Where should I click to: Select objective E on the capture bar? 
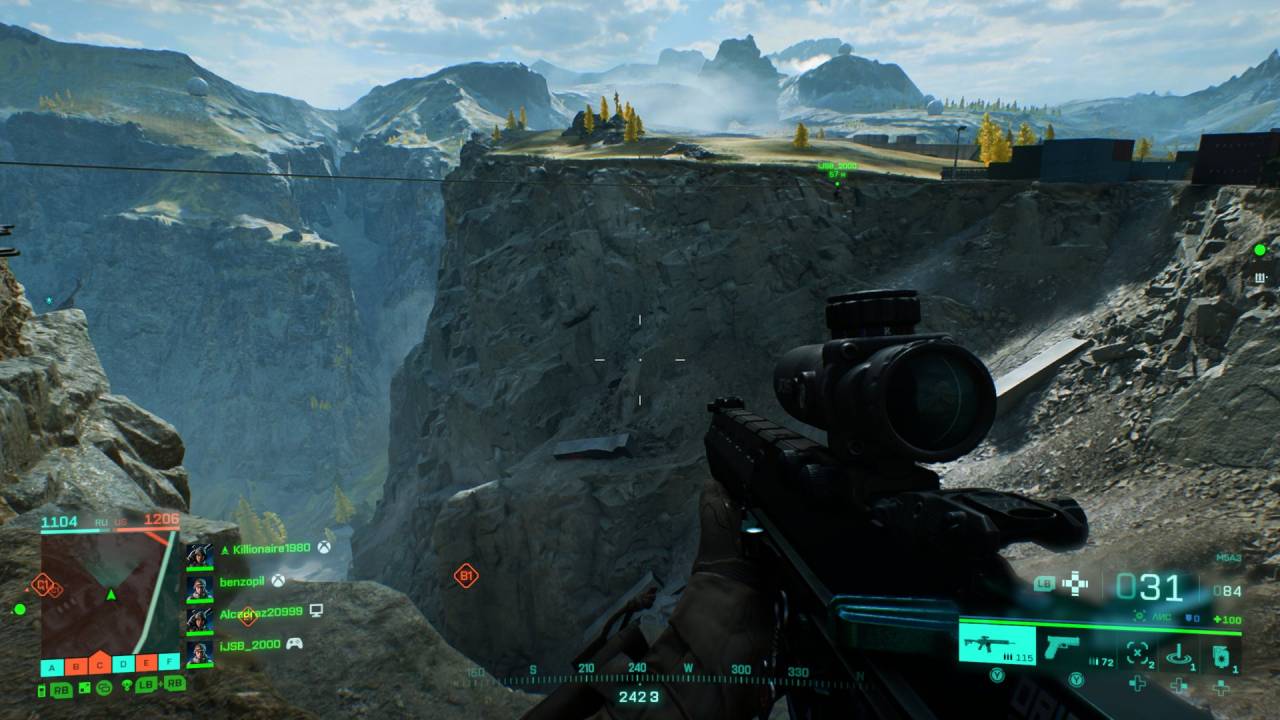147,663
